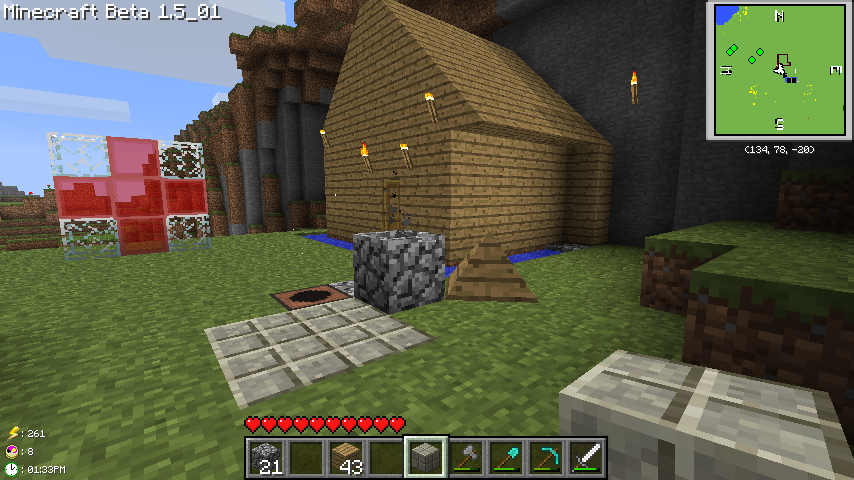Pick the diamond pickaxe hotbar slot
The image size is (854, 480).
point(546,457)
